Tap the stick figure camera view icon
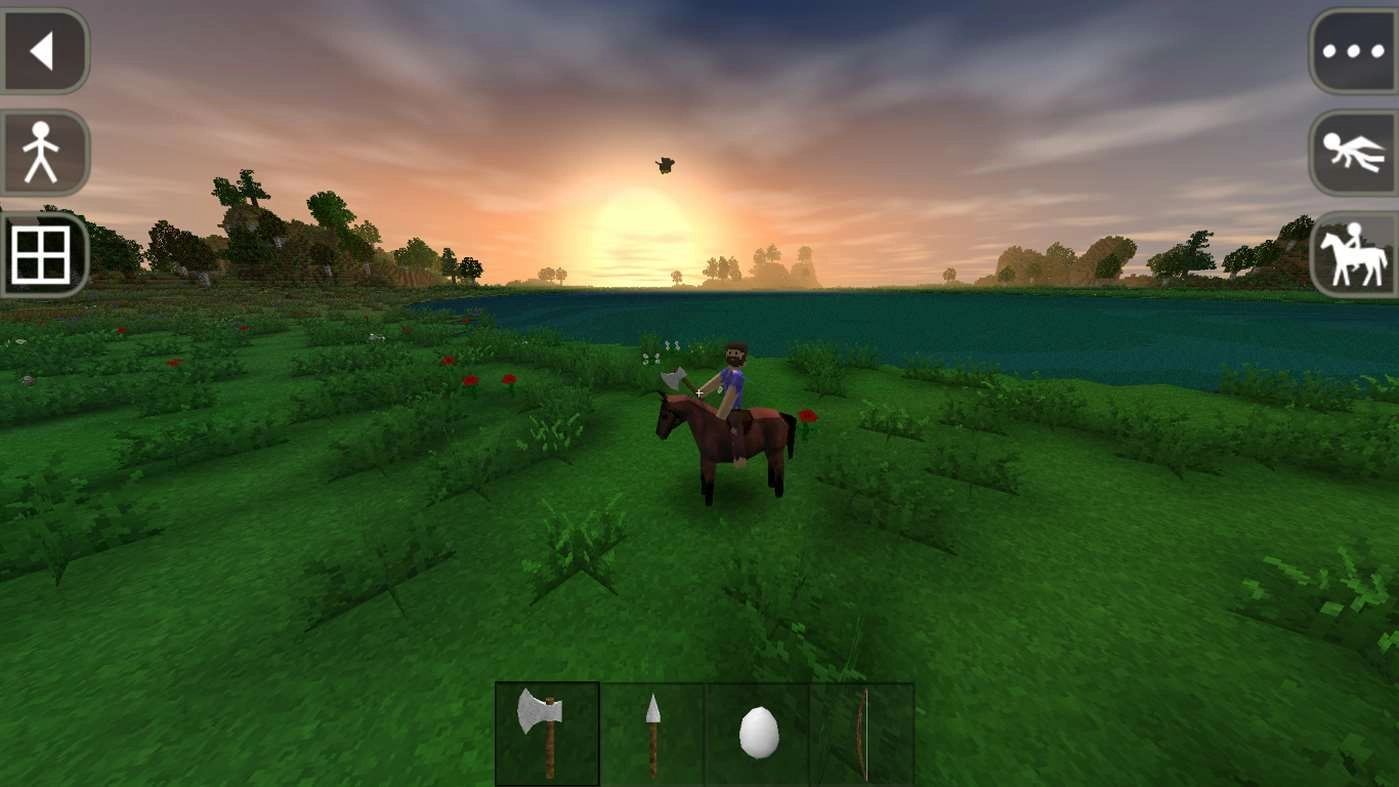 [44, 151]
